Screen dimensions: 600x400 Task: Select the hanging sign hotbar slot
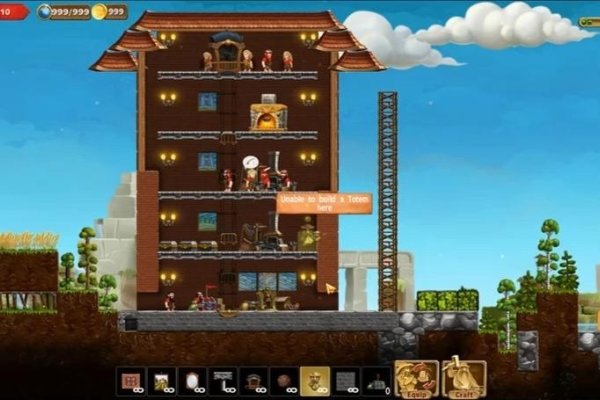(x=222, y=381)
